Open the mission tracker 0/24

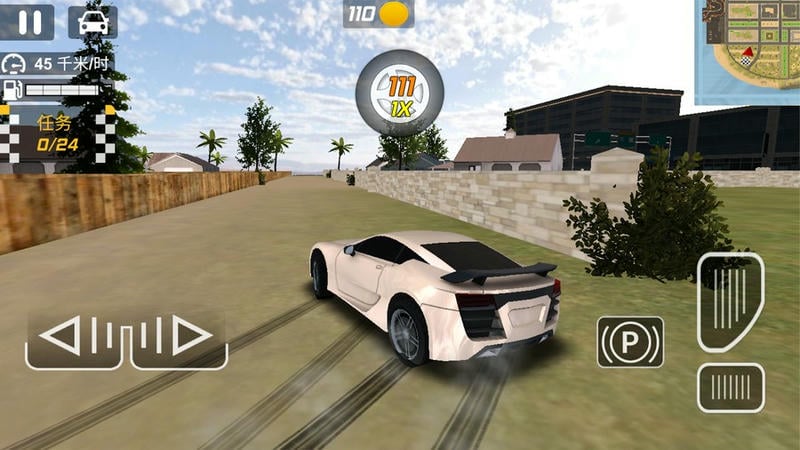pyautogui.click(x=58, y=134)
